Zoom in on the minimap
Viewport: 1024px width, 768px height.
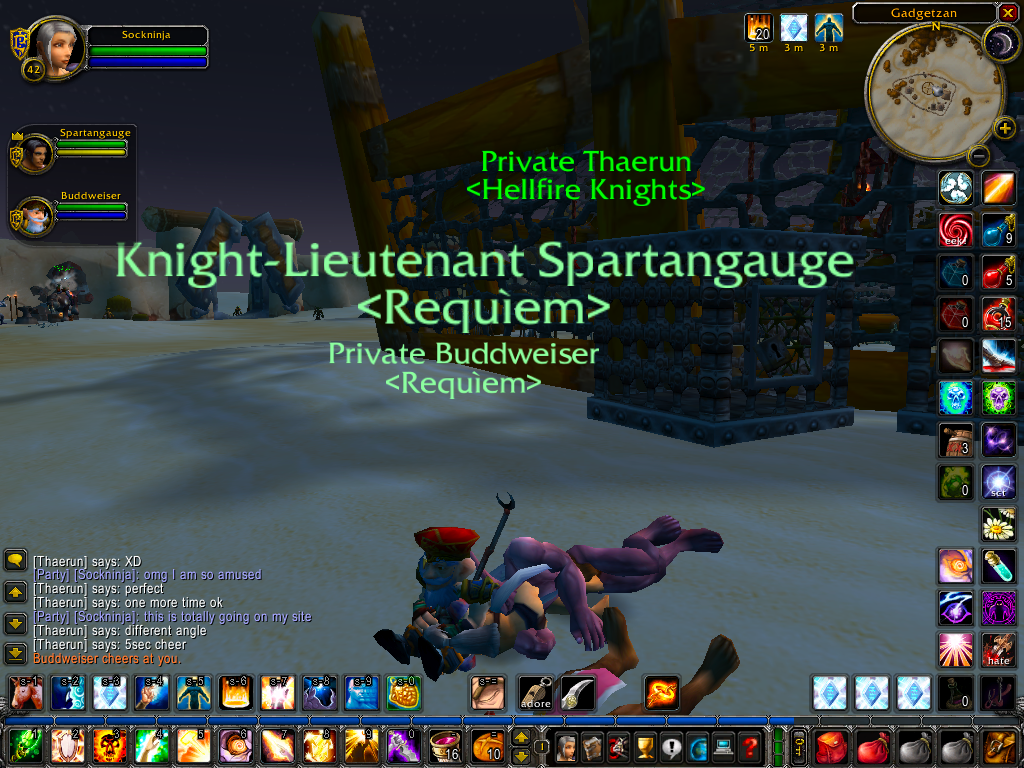click(x=1005, y=128)
